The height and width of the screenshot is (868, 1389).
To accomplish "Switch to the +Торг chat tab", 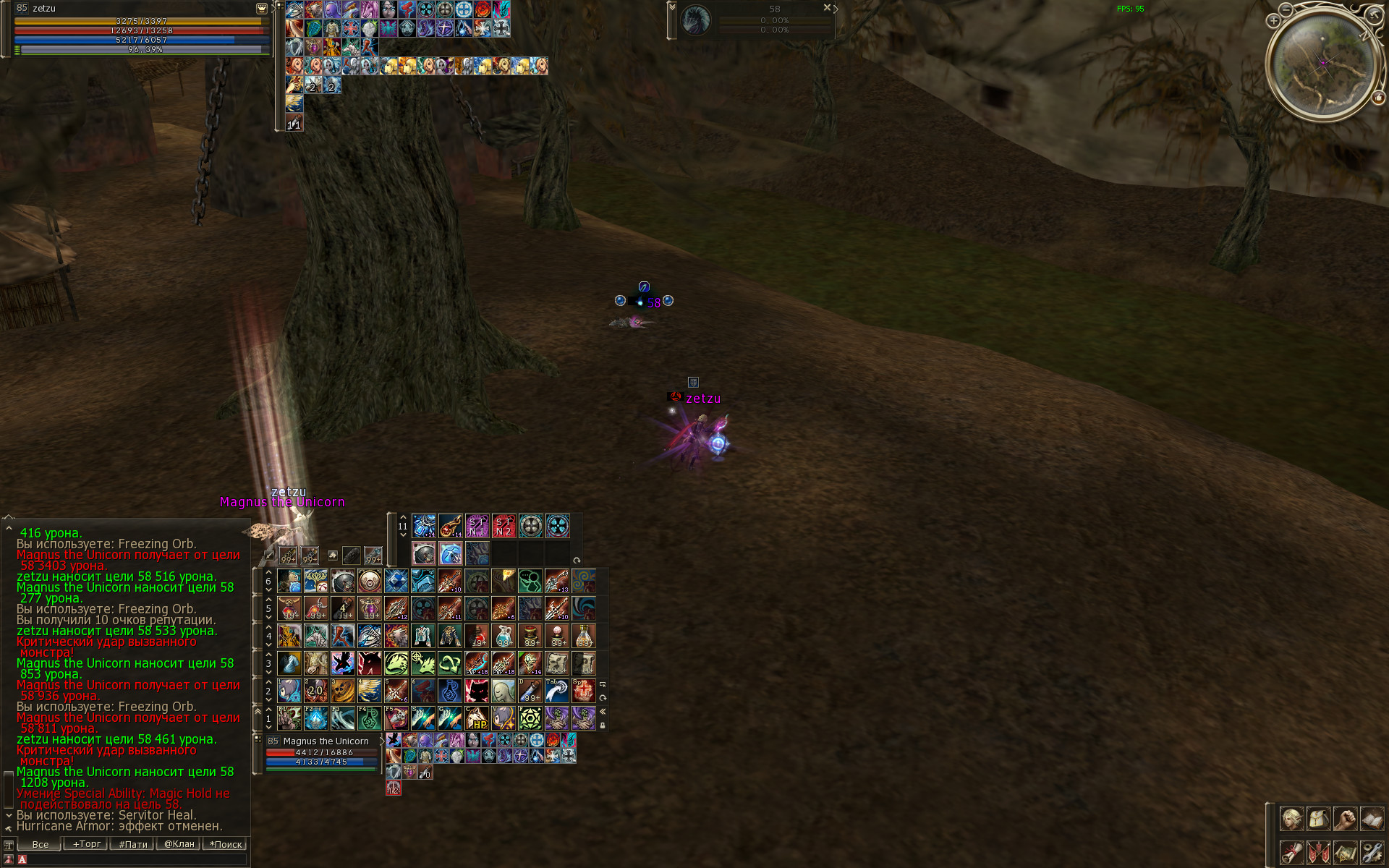I will coord(86,844).
